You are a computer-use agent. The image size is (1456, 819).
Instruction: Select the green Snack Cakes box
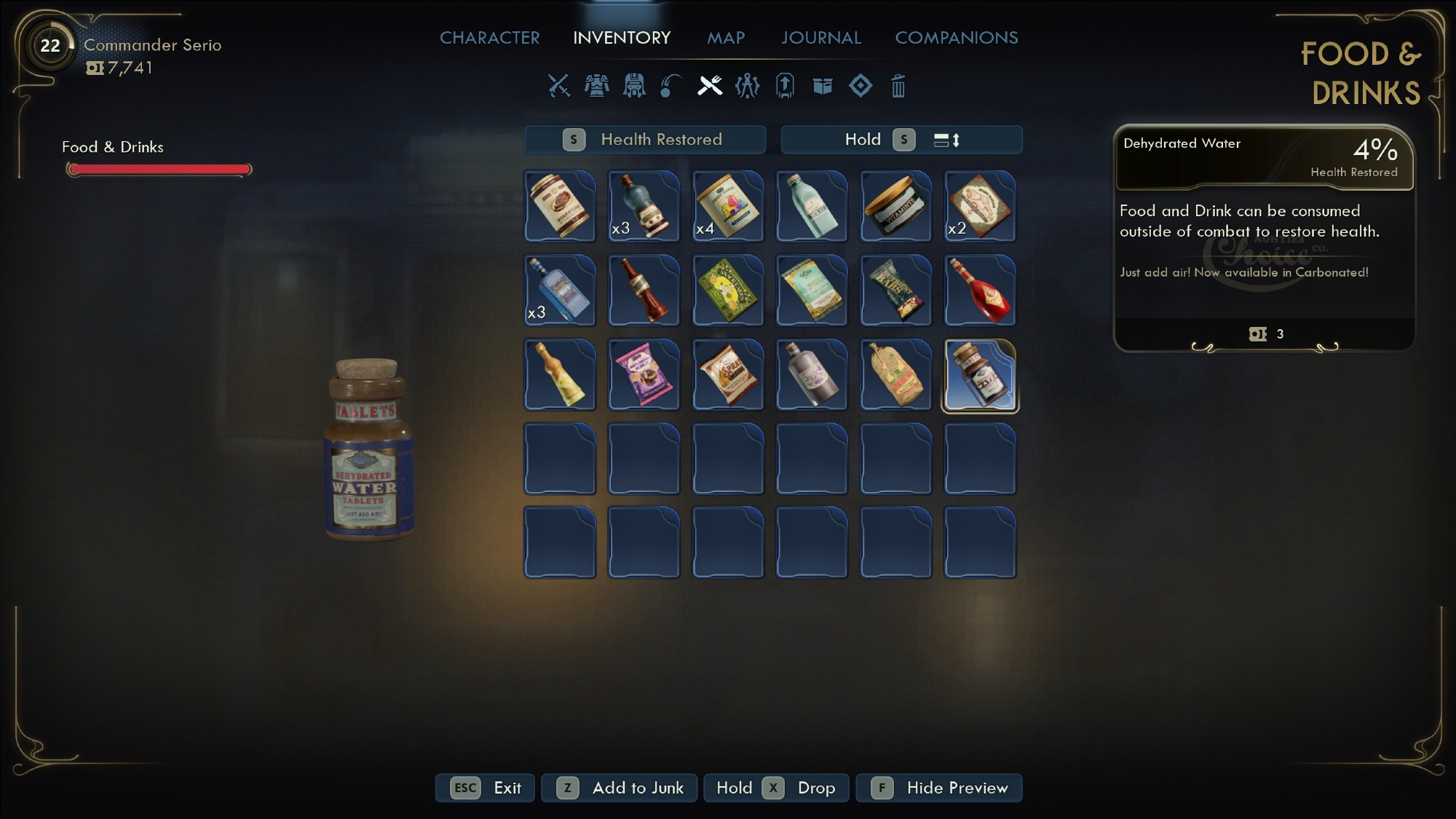[x=727, y=291]
